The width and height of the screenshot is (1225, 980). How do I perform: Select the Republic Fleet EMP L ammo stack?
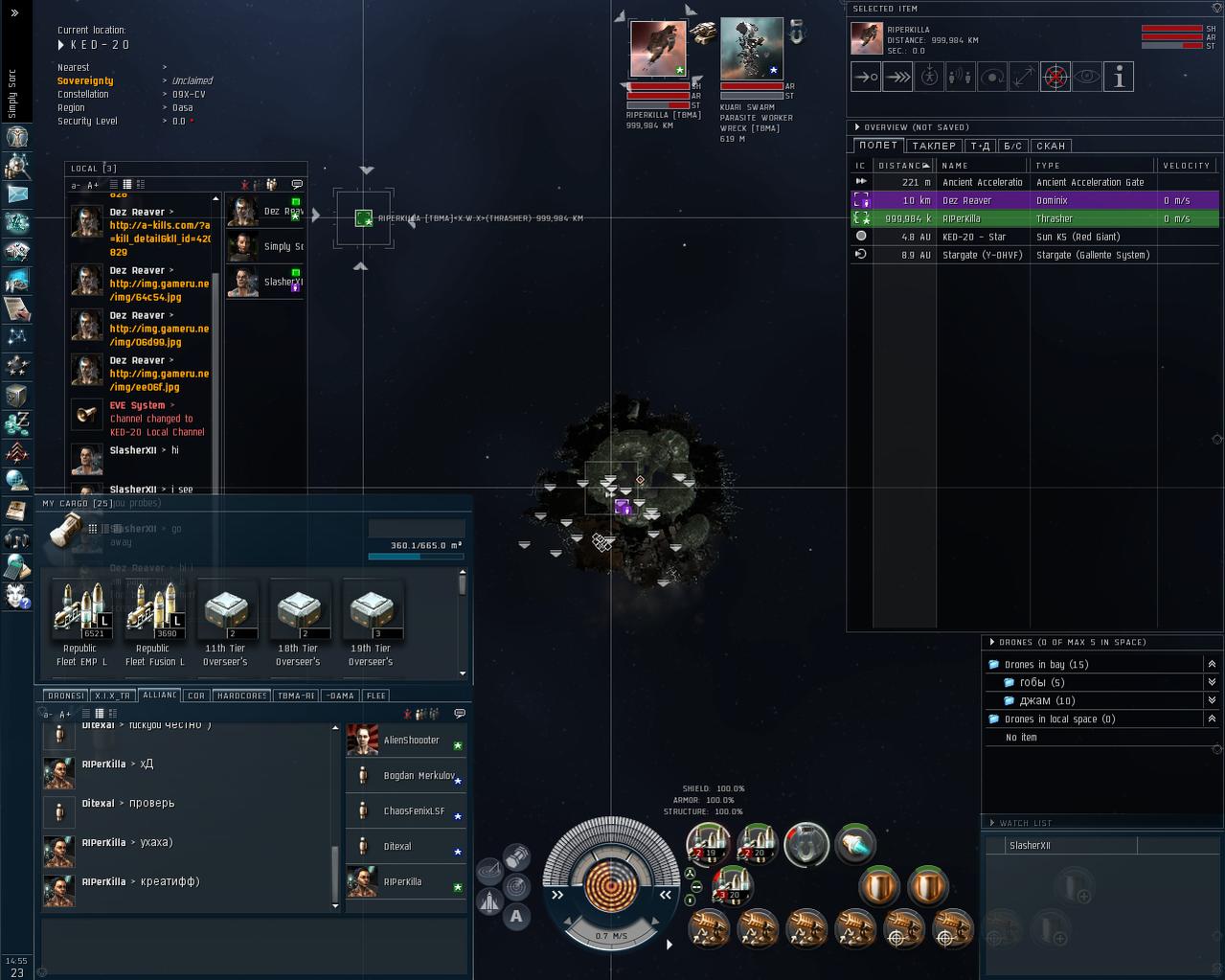[80, 611]
